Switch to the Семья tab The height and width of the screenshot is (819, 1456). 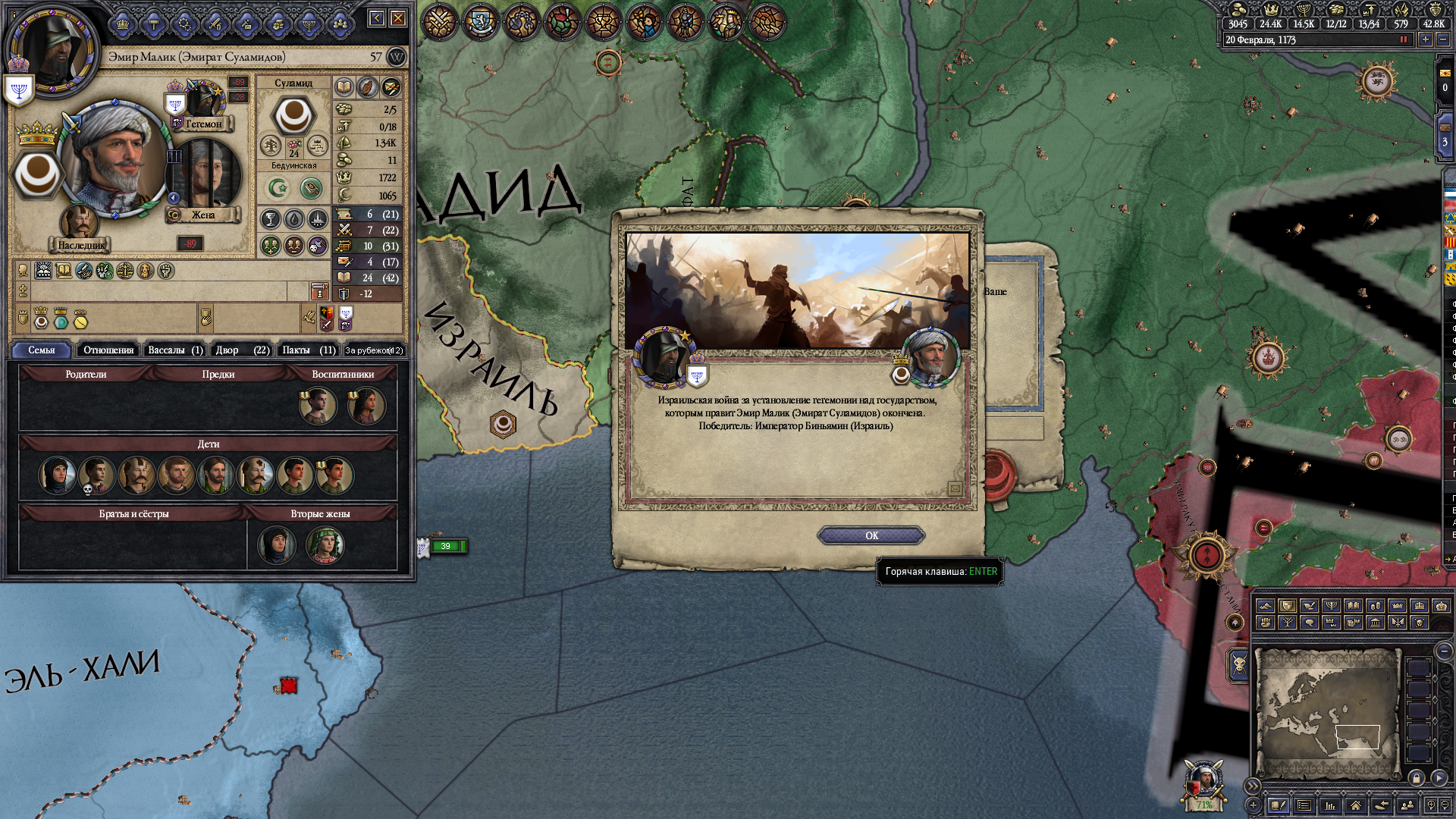tap(42, 350)
